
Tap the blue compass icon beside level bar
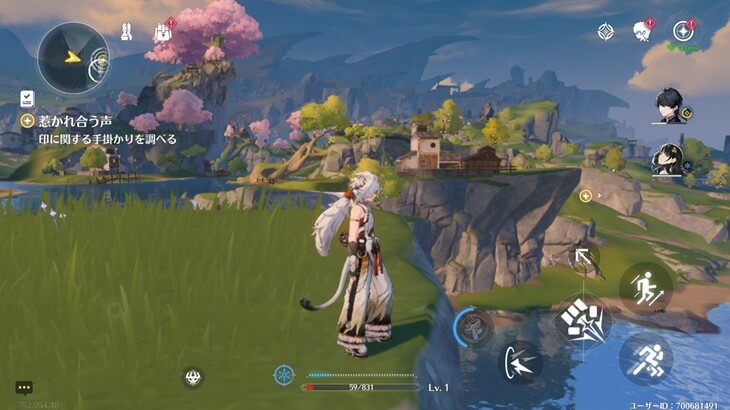click(x=284, y=375)
